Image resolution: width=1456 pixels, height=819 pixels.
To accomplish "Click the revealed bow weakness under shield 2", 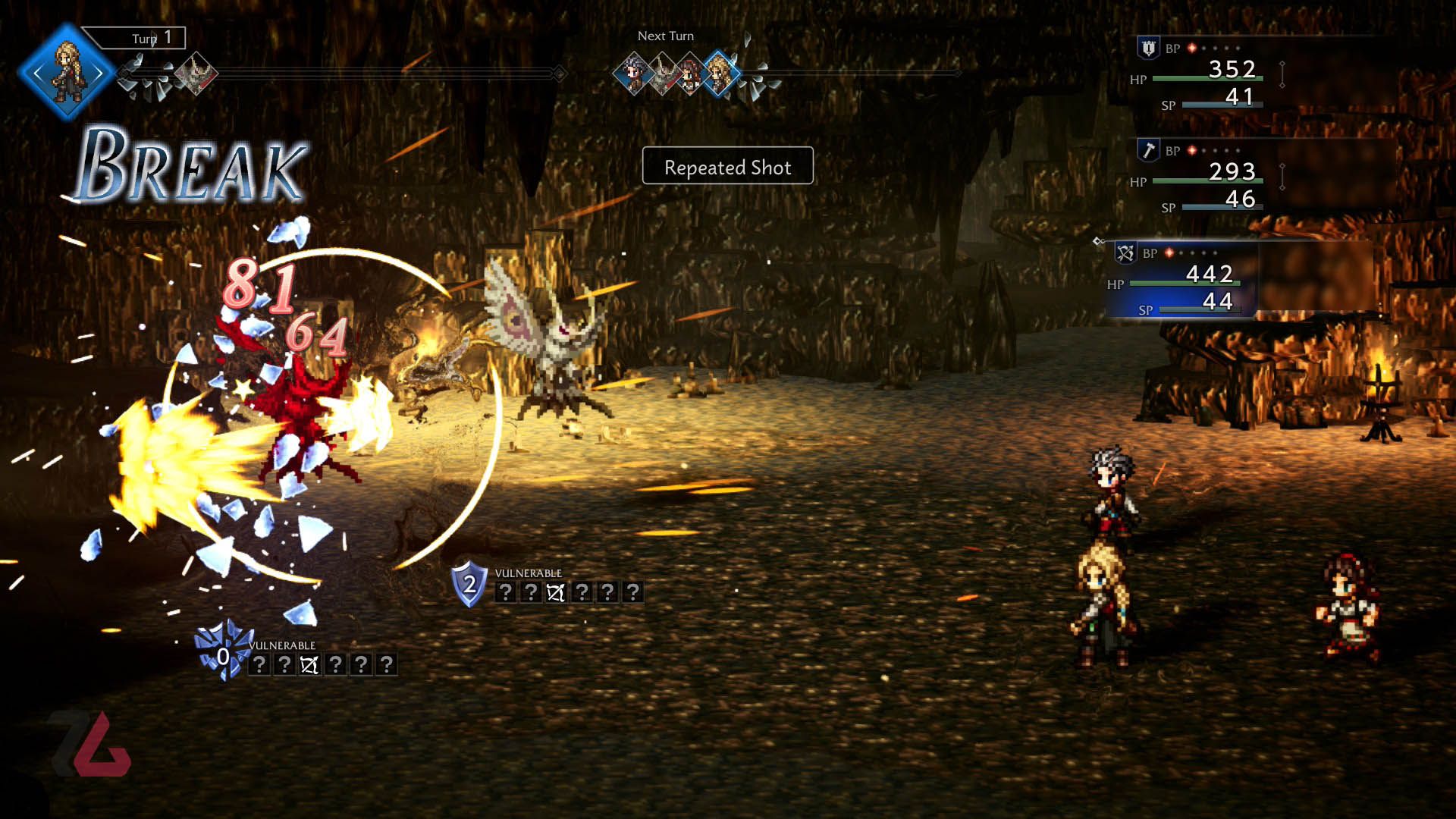I will [556, 592].
